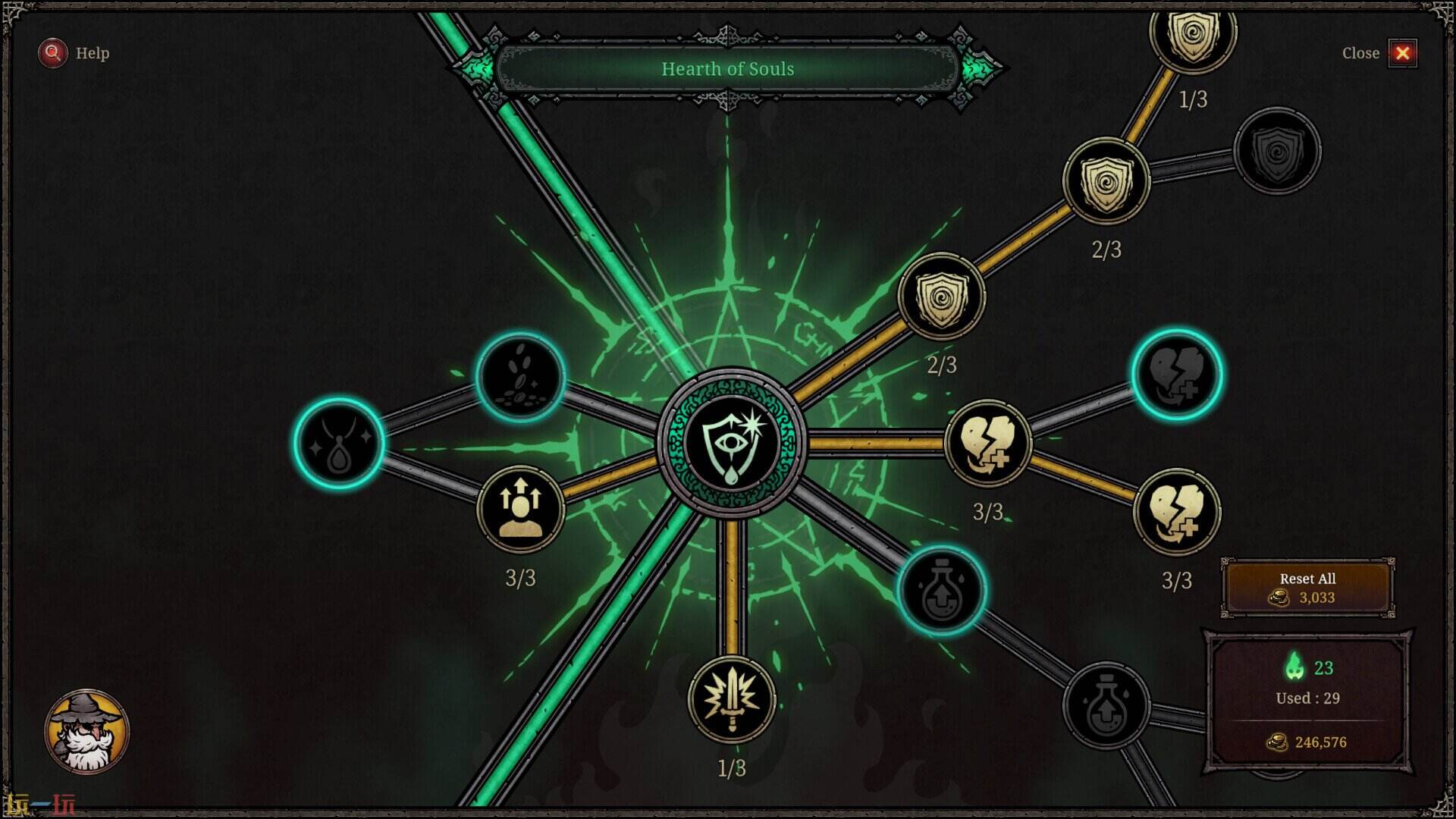
Task: Close the Hearth of Souls screen
Action: point(1402,53)
